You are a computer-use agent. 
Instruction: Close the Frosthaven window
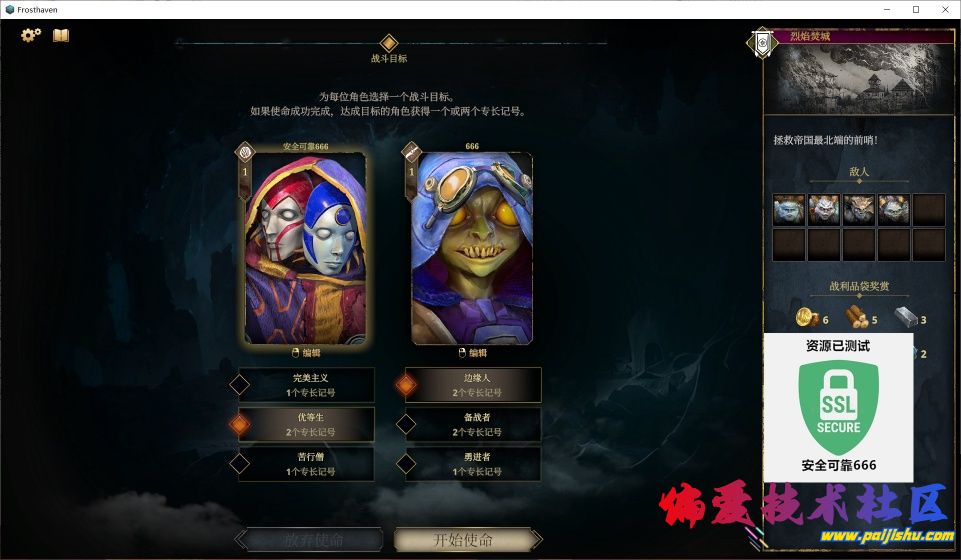tap(942, 9)
